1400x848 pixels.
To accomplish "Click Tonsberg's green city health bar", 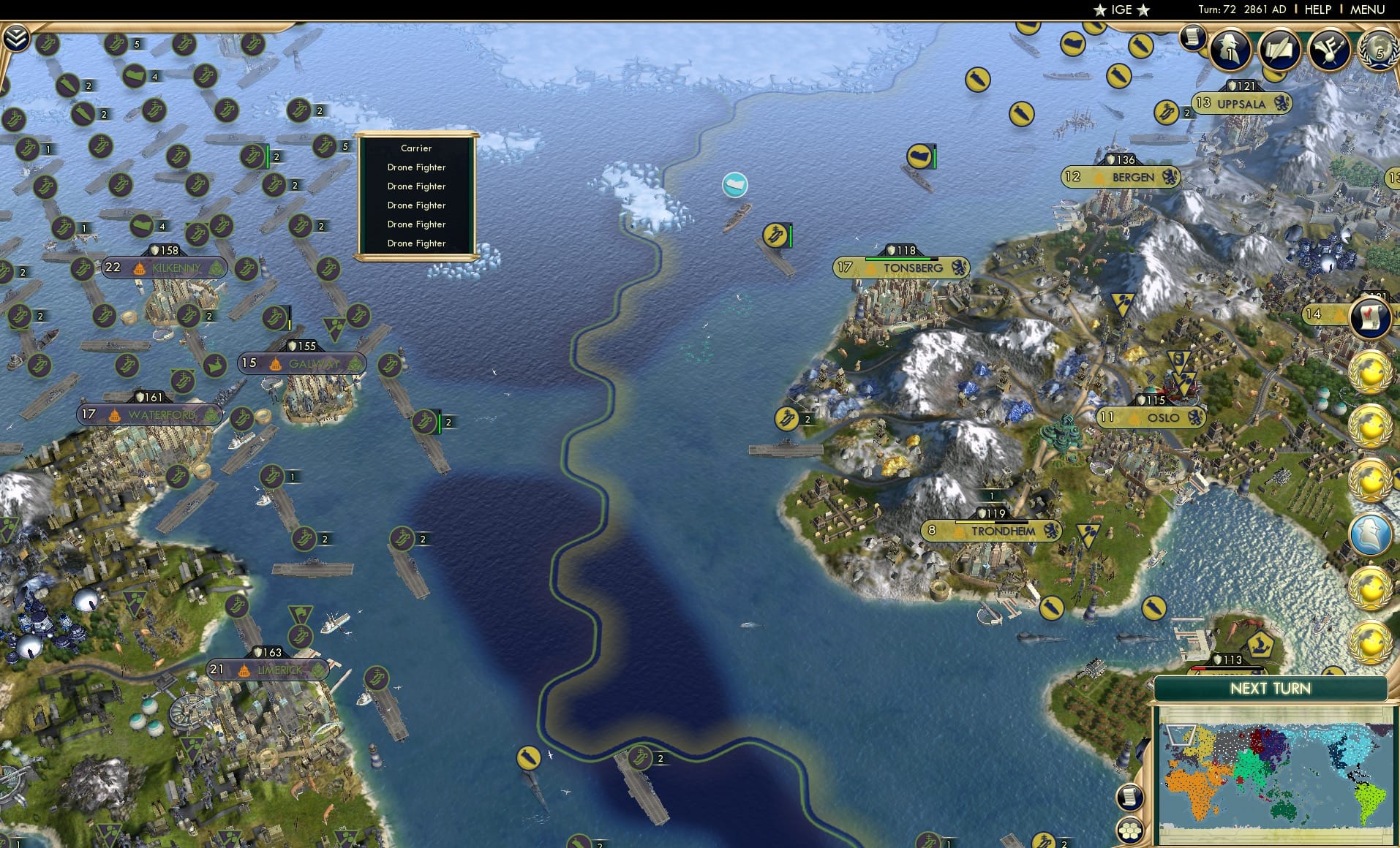I will click(901, 257).
